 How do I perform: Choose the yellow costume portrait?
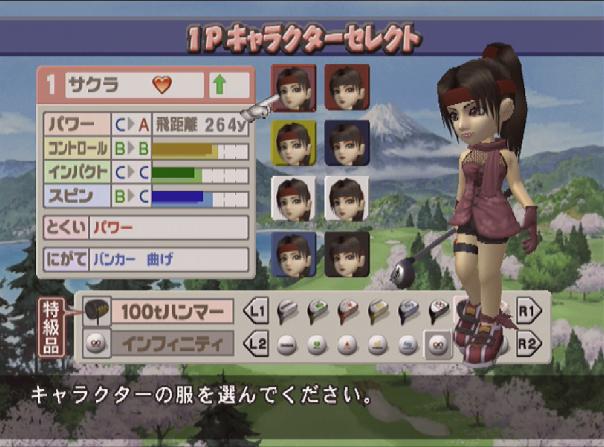pyautogui.click(x=293, y=143)
